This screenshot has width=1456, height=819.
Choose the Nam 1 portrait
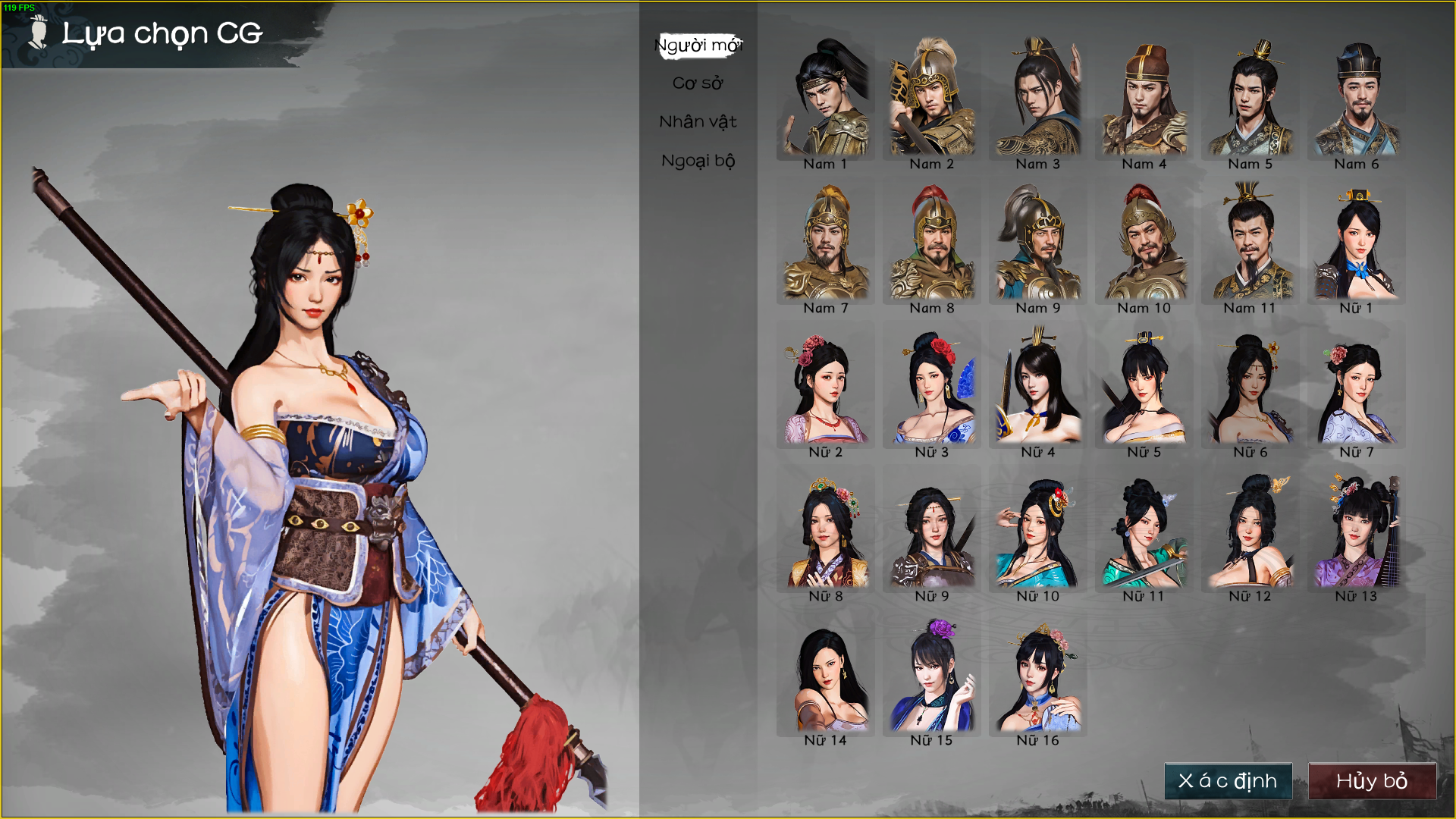[x=826, y=99]
